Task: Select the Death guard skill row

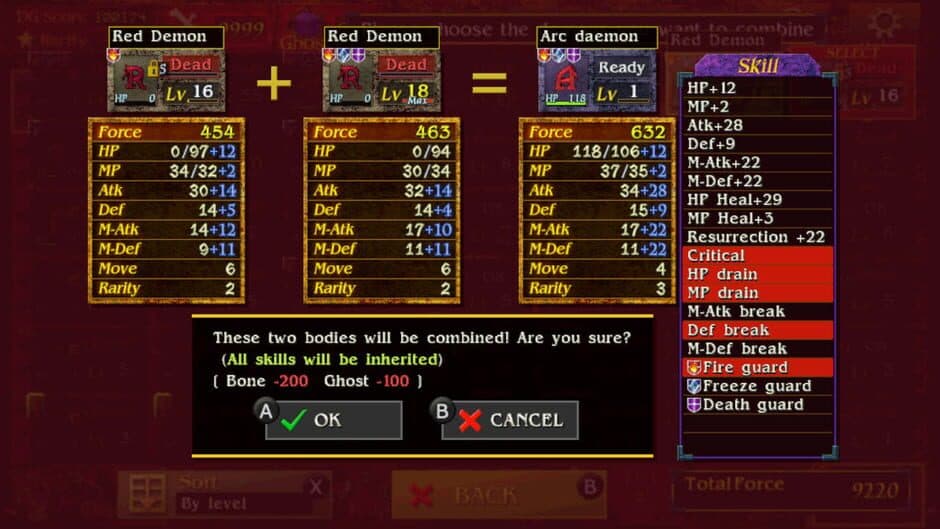Action: click(757, 405)
